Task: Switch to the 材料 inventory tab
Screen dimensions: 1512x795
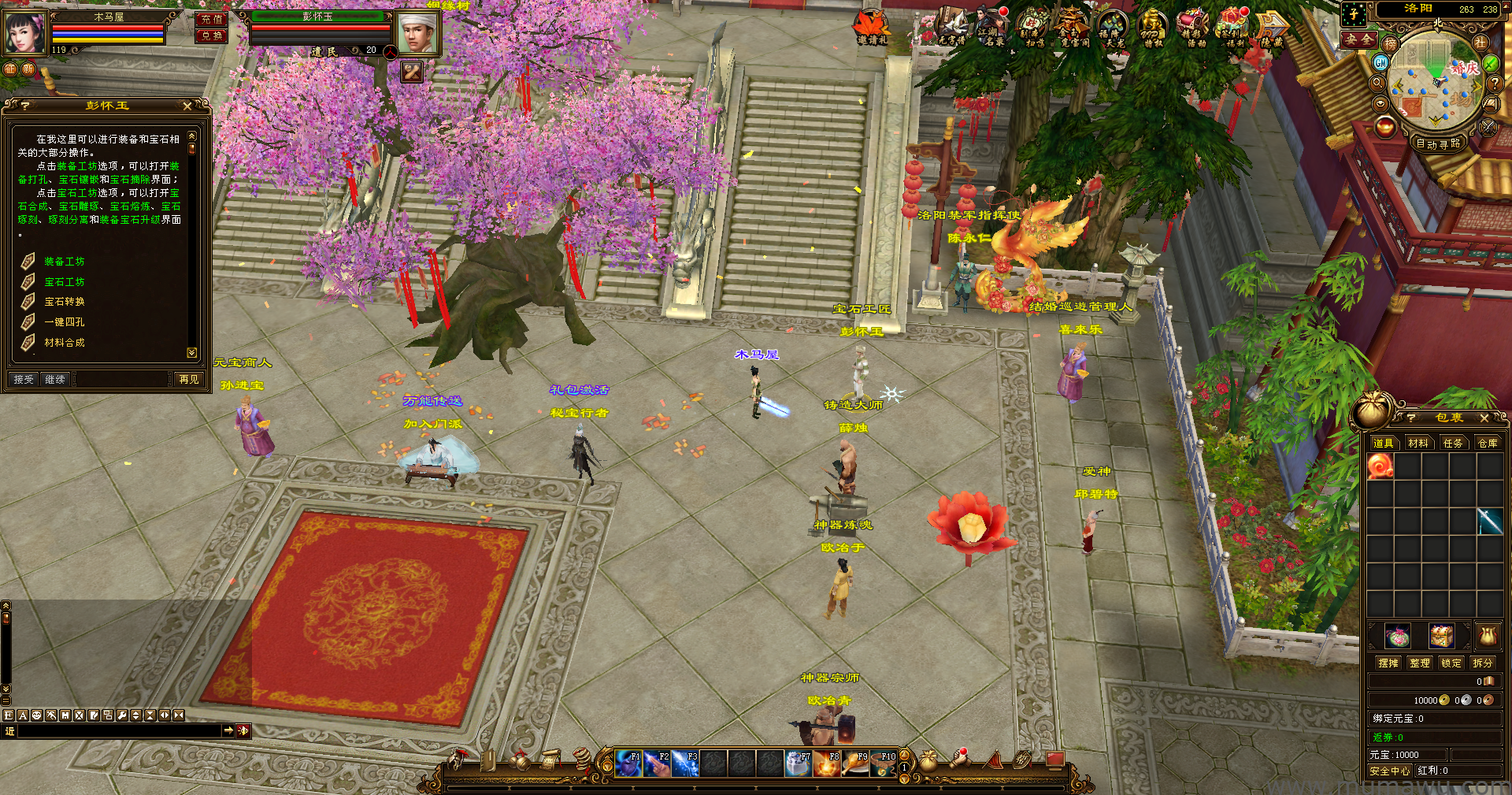Action: tap(1418, 444)
